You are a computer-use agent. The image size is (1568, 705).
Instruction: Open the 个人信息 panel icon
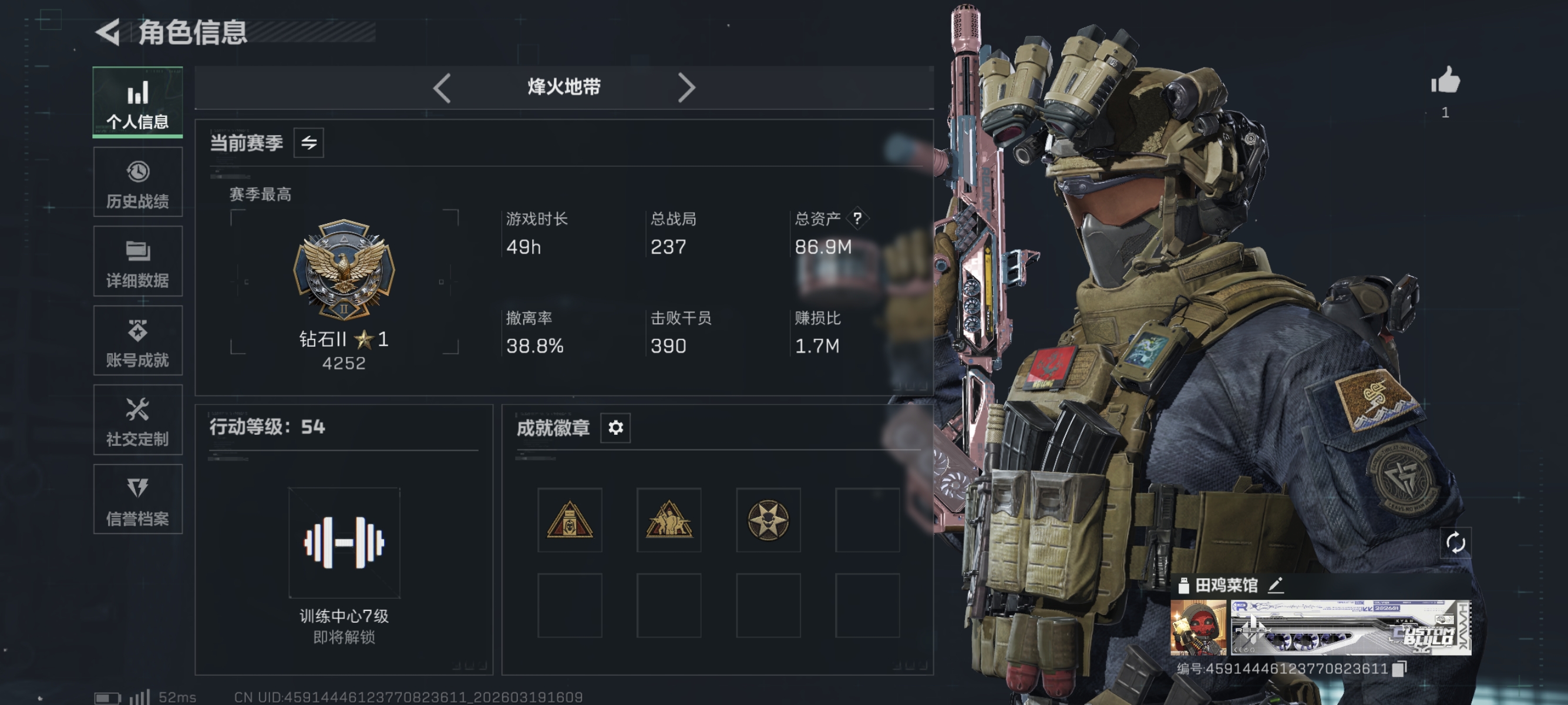pyautogui.click(x=138, y=93)
